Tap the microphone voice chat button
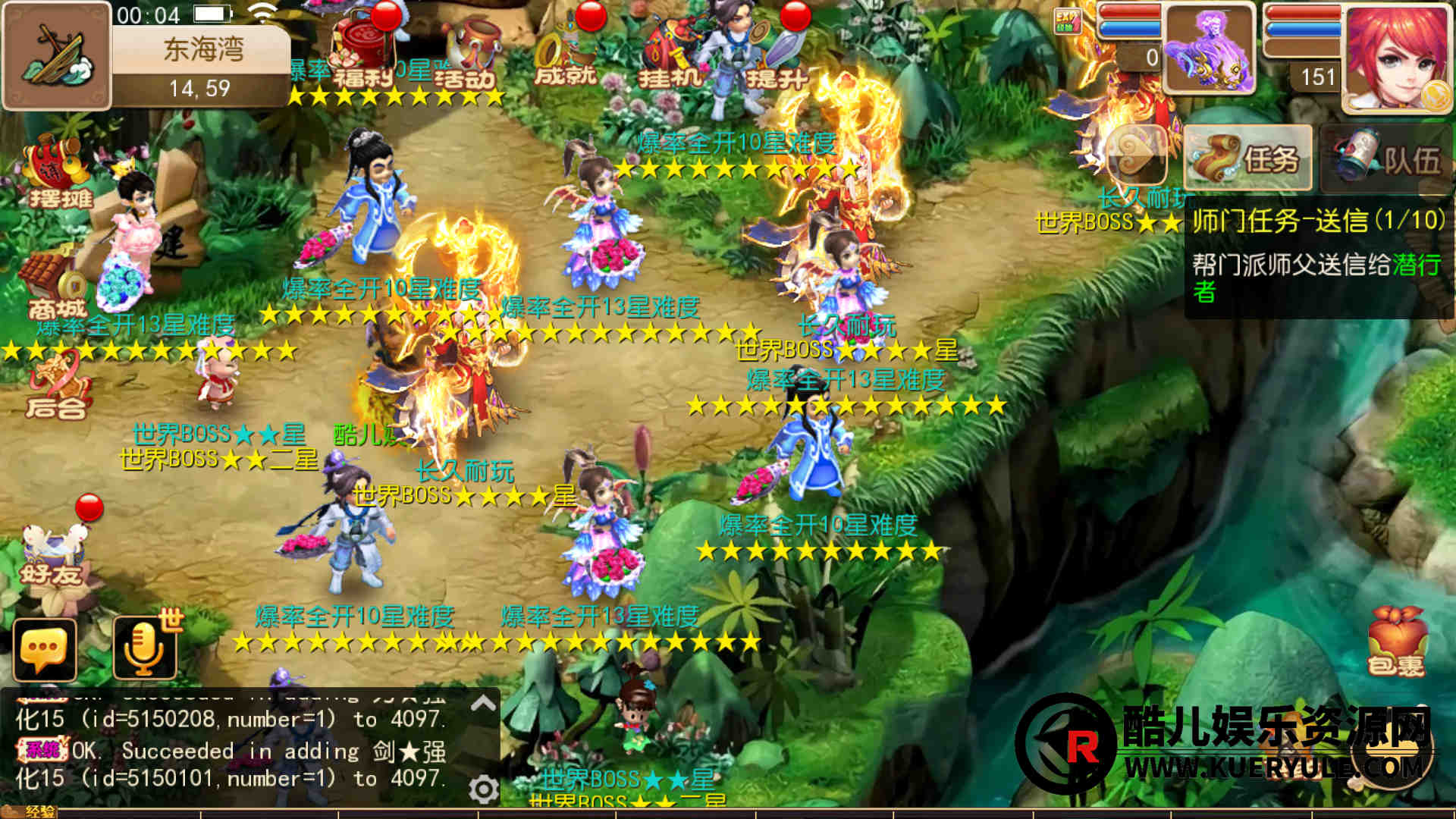1456x819 pixels. point(144,649)
